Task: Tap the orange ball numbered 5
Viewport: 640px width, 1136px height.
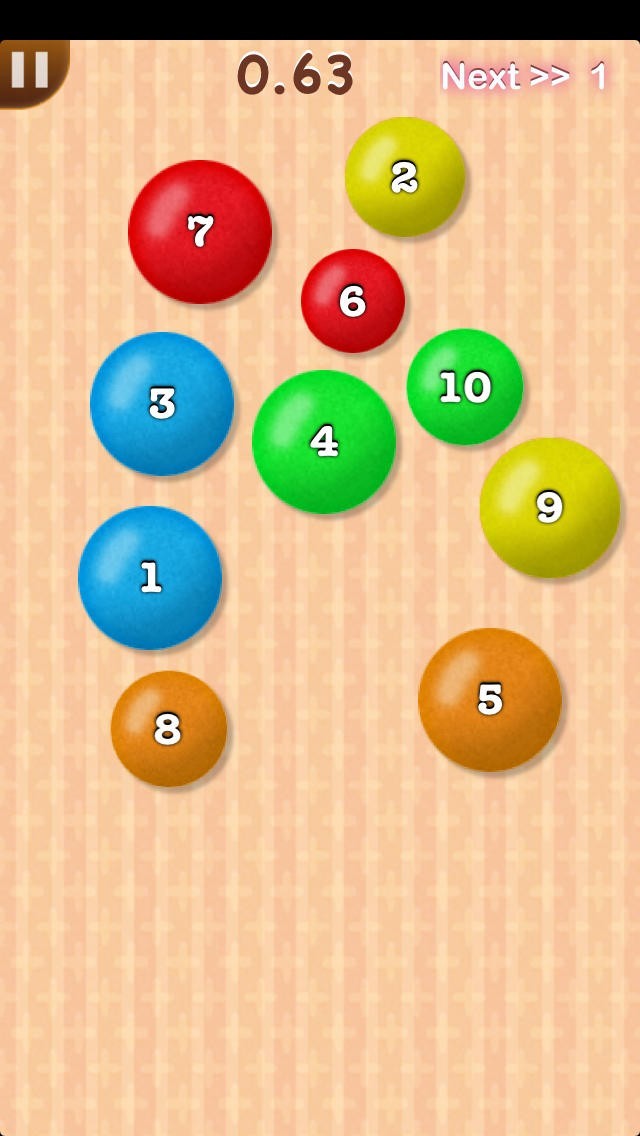Action: tap(489, 699)
